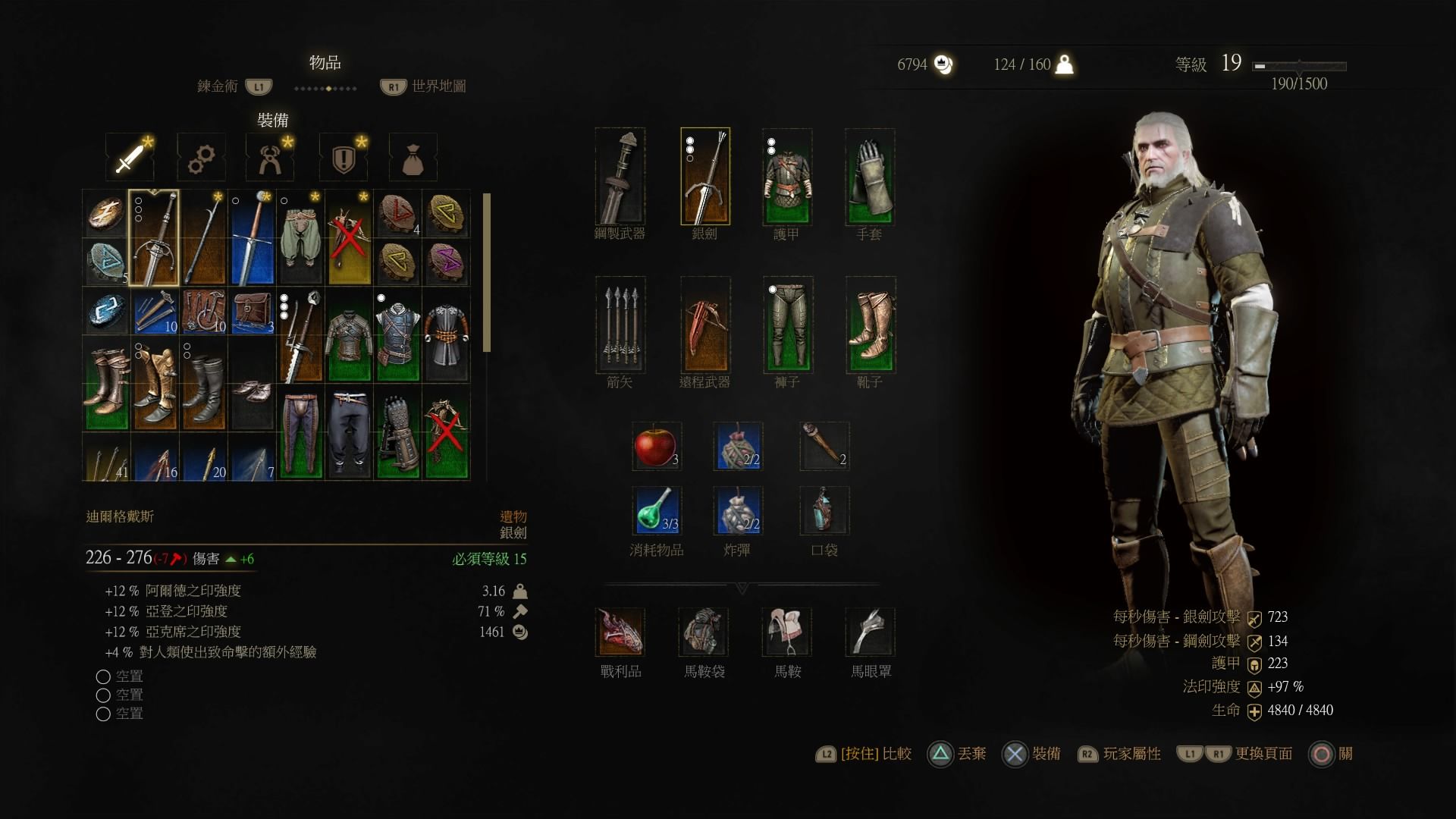Select the equipped crossbow ranged weapon slot
Screen dimensions: 1456x819
click(705, 325)
